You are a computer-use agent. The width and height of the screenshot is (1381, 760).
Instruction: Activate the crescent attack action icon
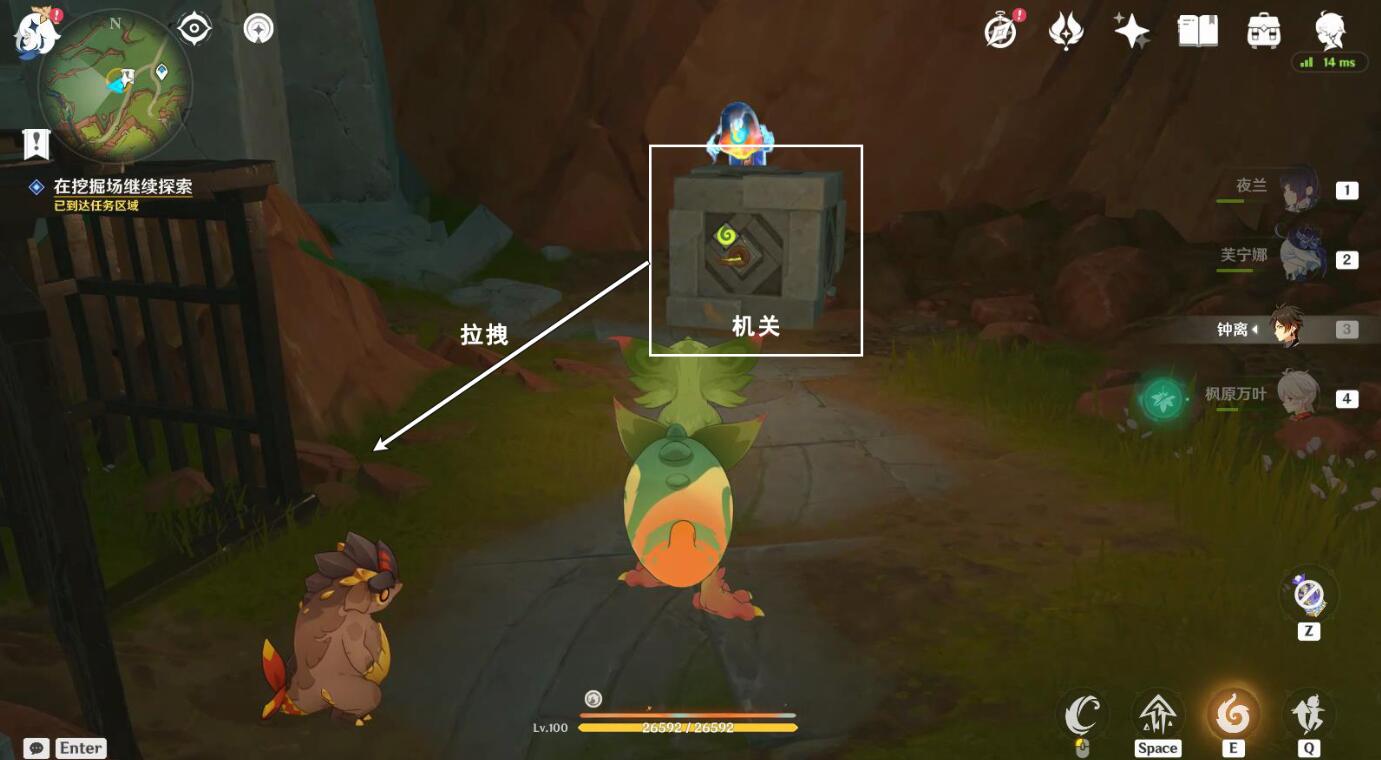(x=1082, y=714)
